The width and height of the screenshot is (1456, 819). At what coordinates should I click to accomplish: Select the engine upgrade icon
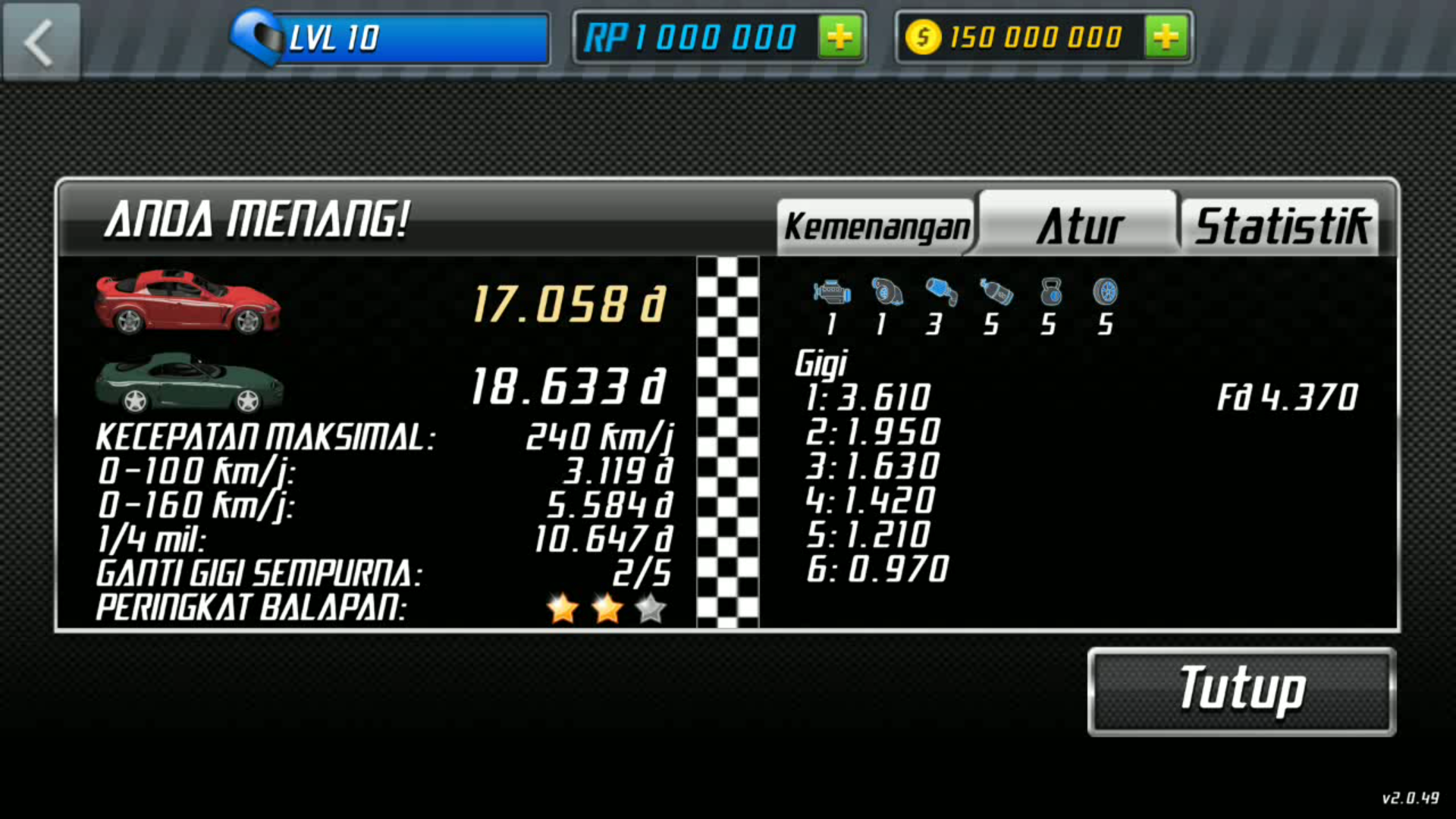(831, 292)
